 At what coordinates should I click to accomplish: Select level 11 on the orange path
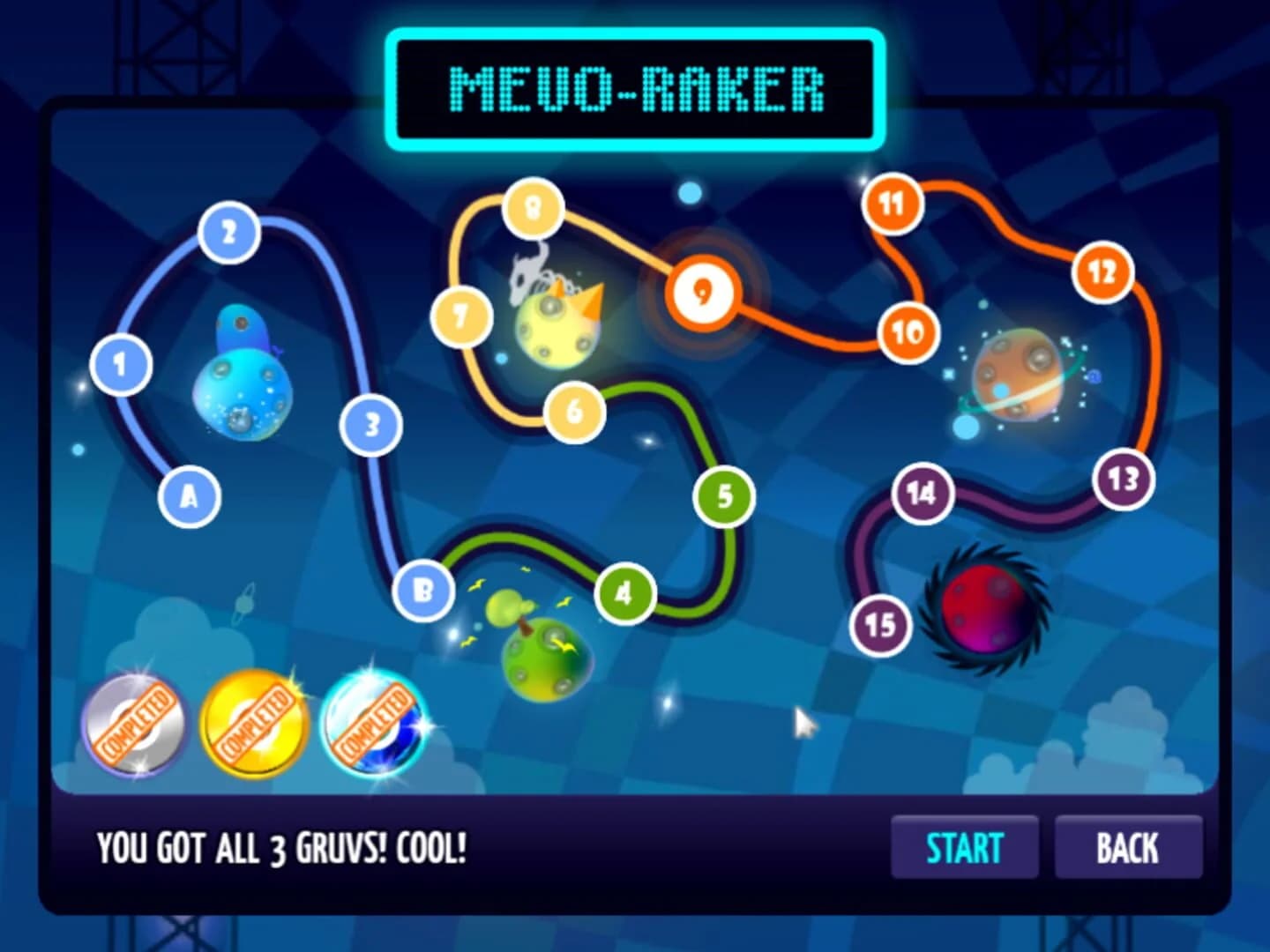(x=893, y=201)
